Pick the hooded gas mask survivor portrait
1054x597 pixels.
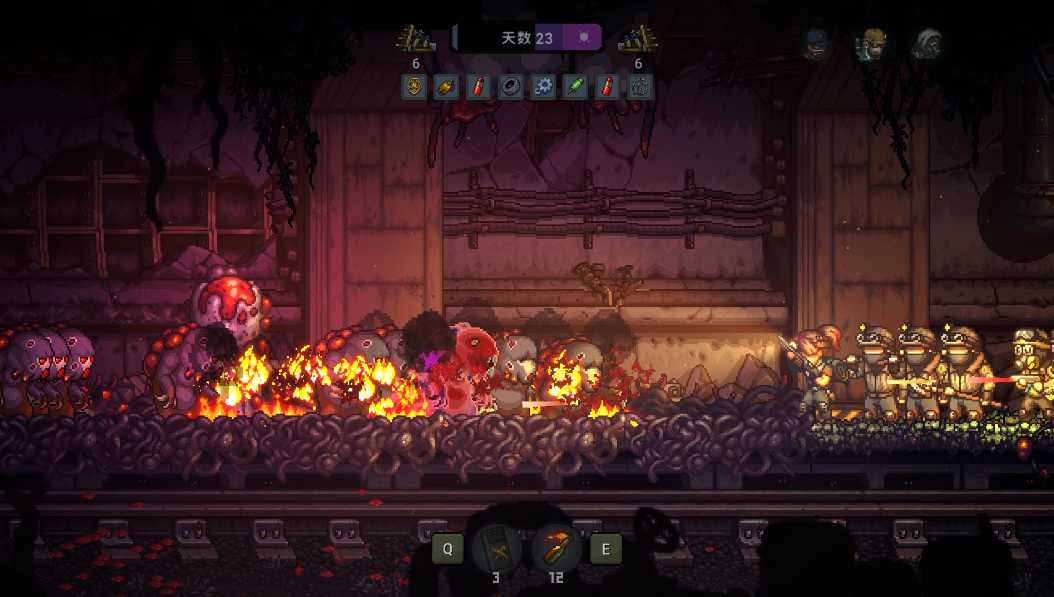pos(928,44)
